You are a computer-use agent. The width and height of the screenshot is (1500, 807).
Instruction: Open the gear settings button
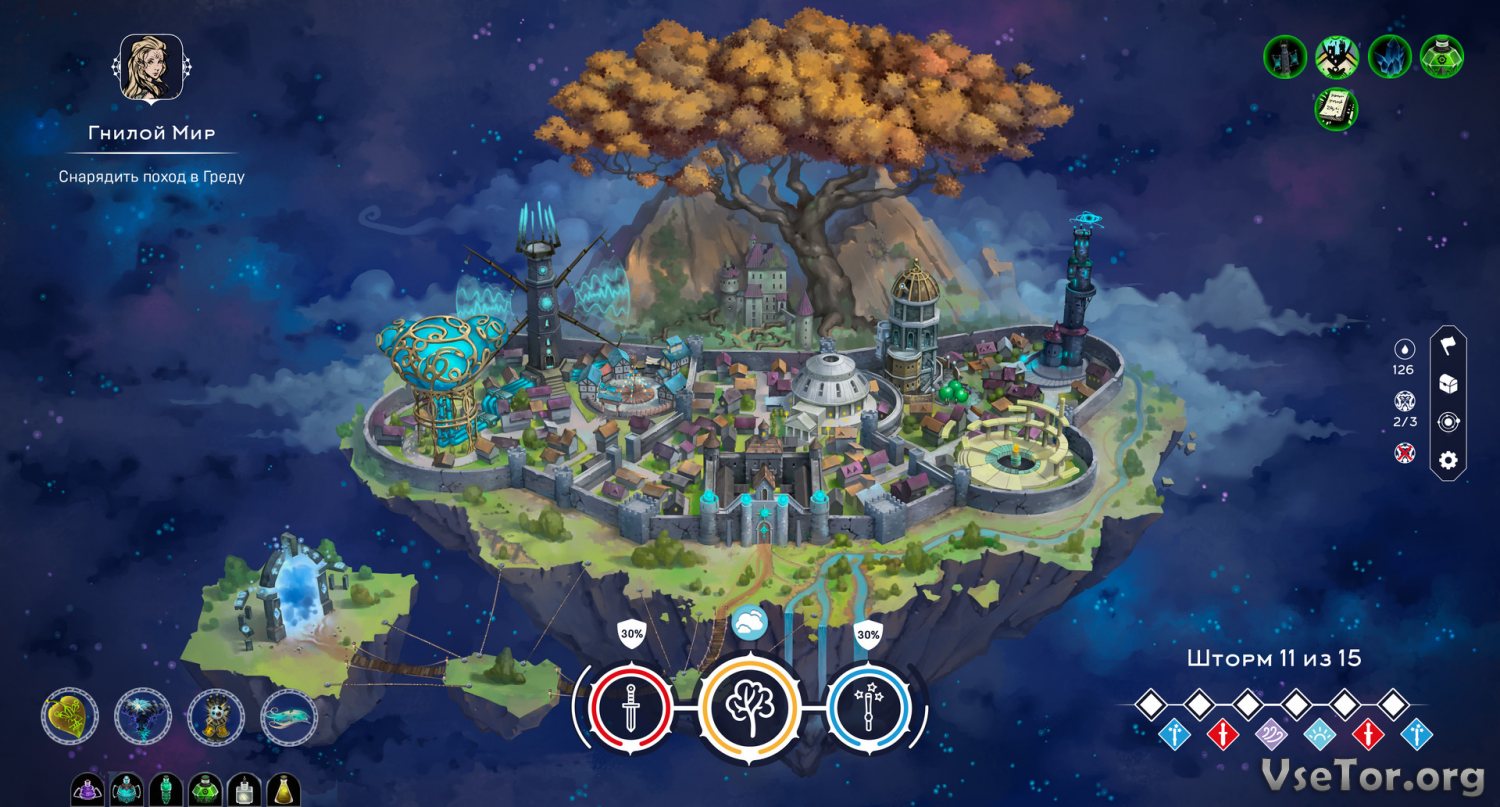pyautogui.click(x=1448, y=461)
